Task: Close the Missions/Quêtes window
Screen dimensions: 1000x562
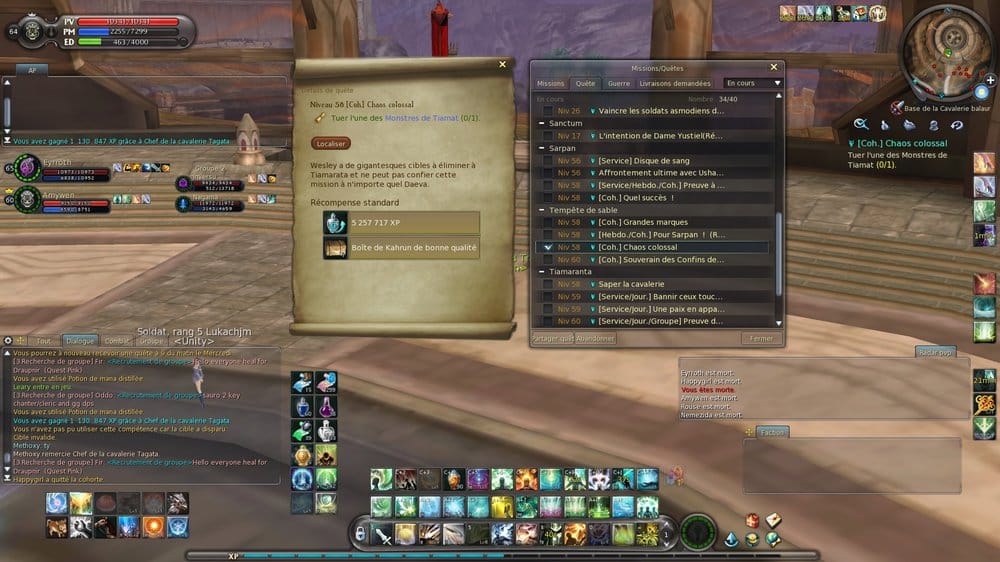Action: coord(772,67)
